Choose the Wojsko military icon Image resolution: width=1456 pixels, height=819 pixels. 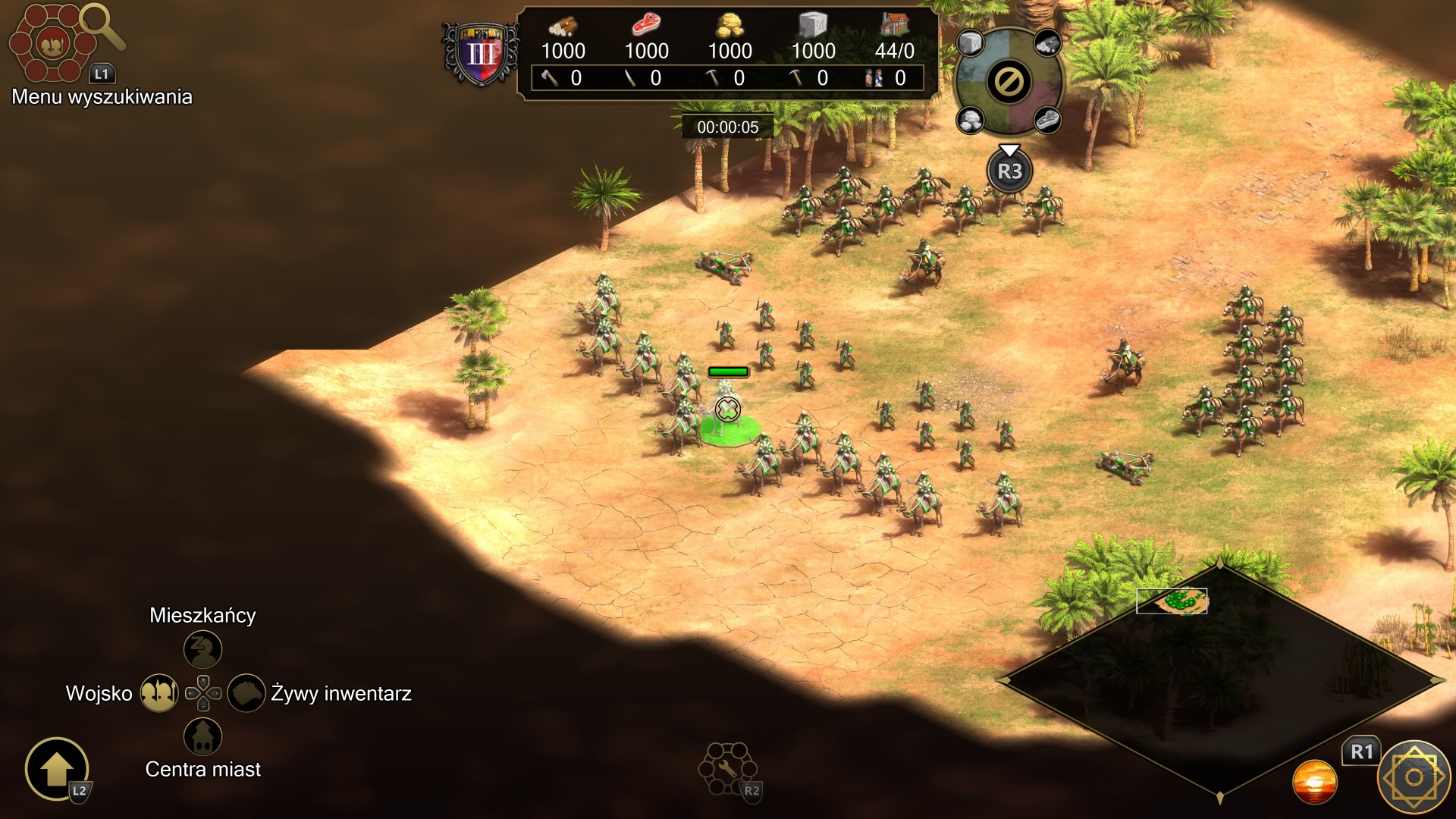pos(159,693)
